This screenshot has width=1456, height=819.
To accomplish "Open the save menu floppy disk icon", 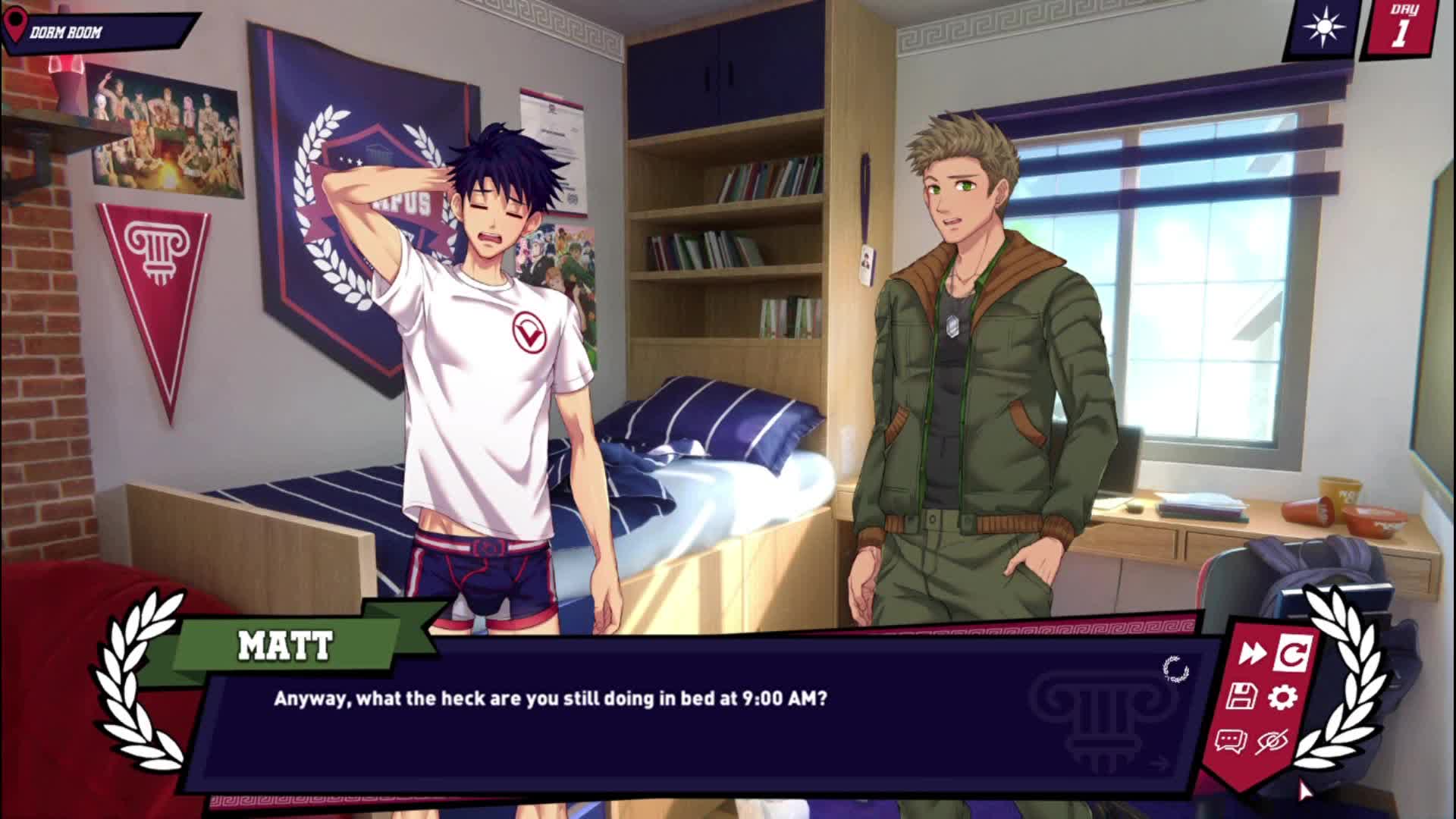I will click(x=1241, y=696).
